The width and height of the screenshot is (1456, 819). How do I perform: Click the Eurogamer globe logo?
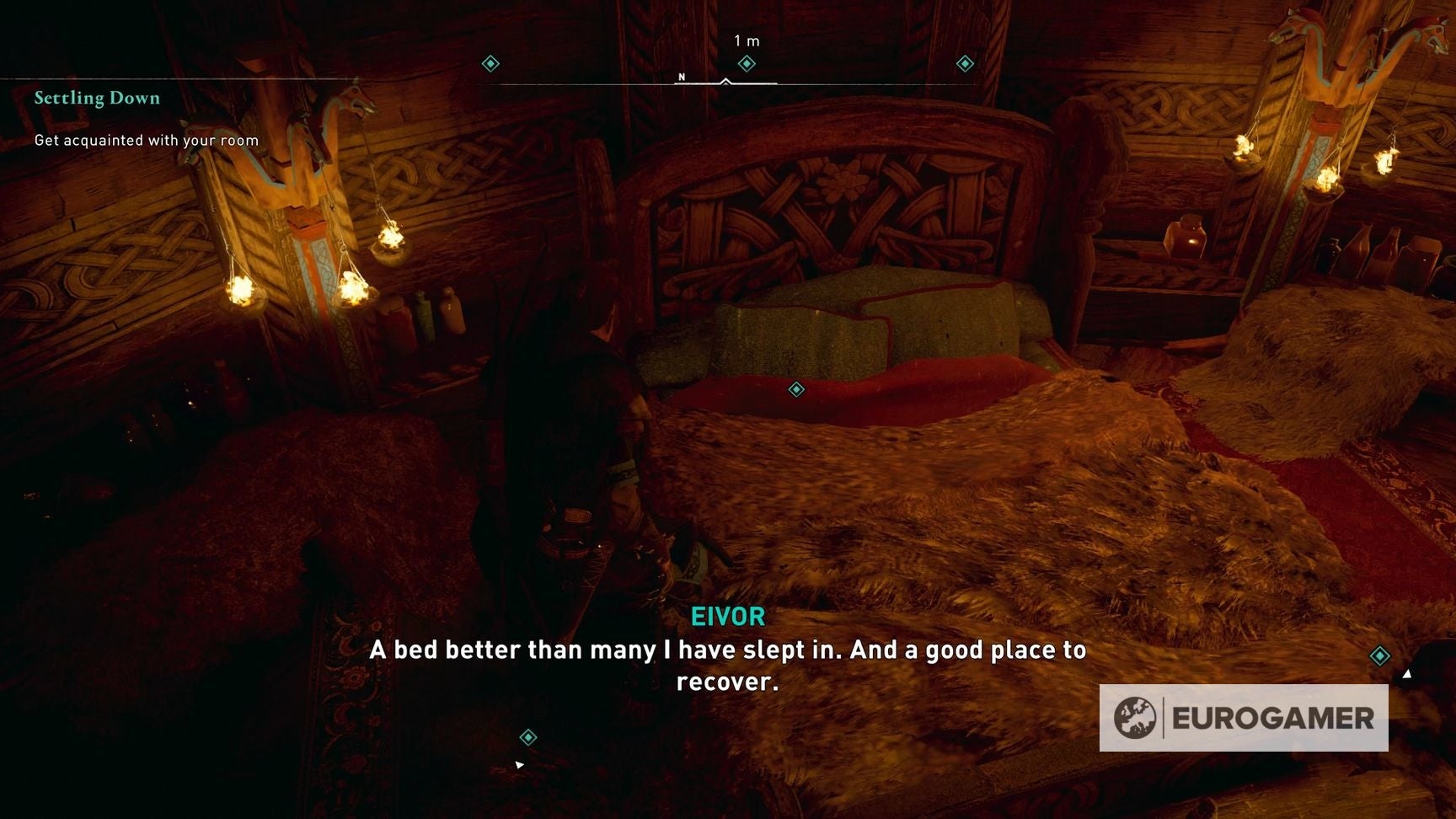[x=1133, y=719]
